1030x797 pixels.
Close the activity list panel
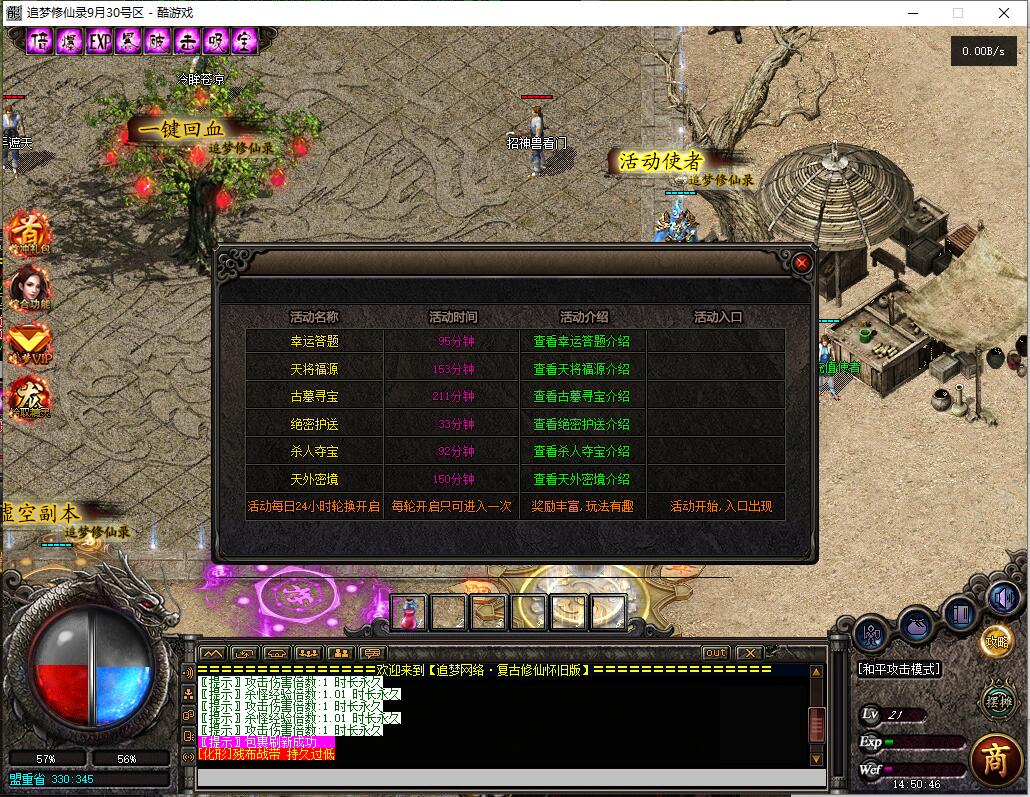(801, 263)
